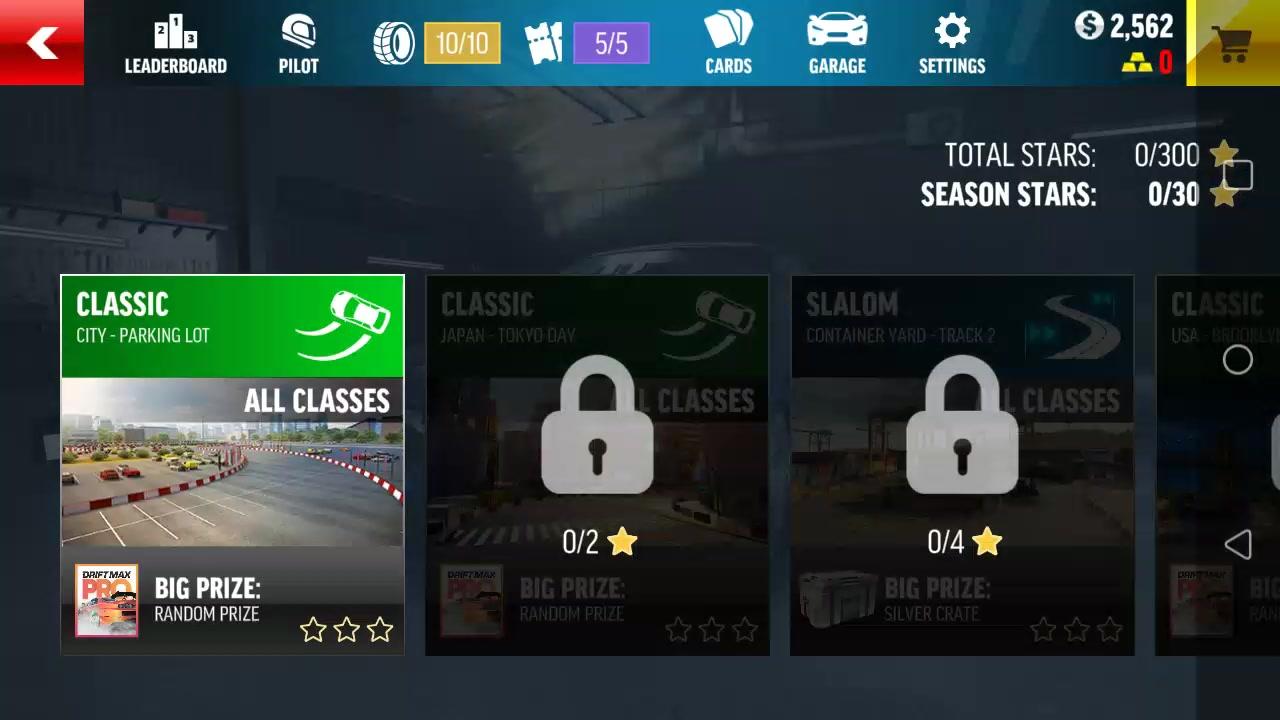Open the Settings menu
The height and width of the screenshot is (720, 1280).
tap(951, 43)
